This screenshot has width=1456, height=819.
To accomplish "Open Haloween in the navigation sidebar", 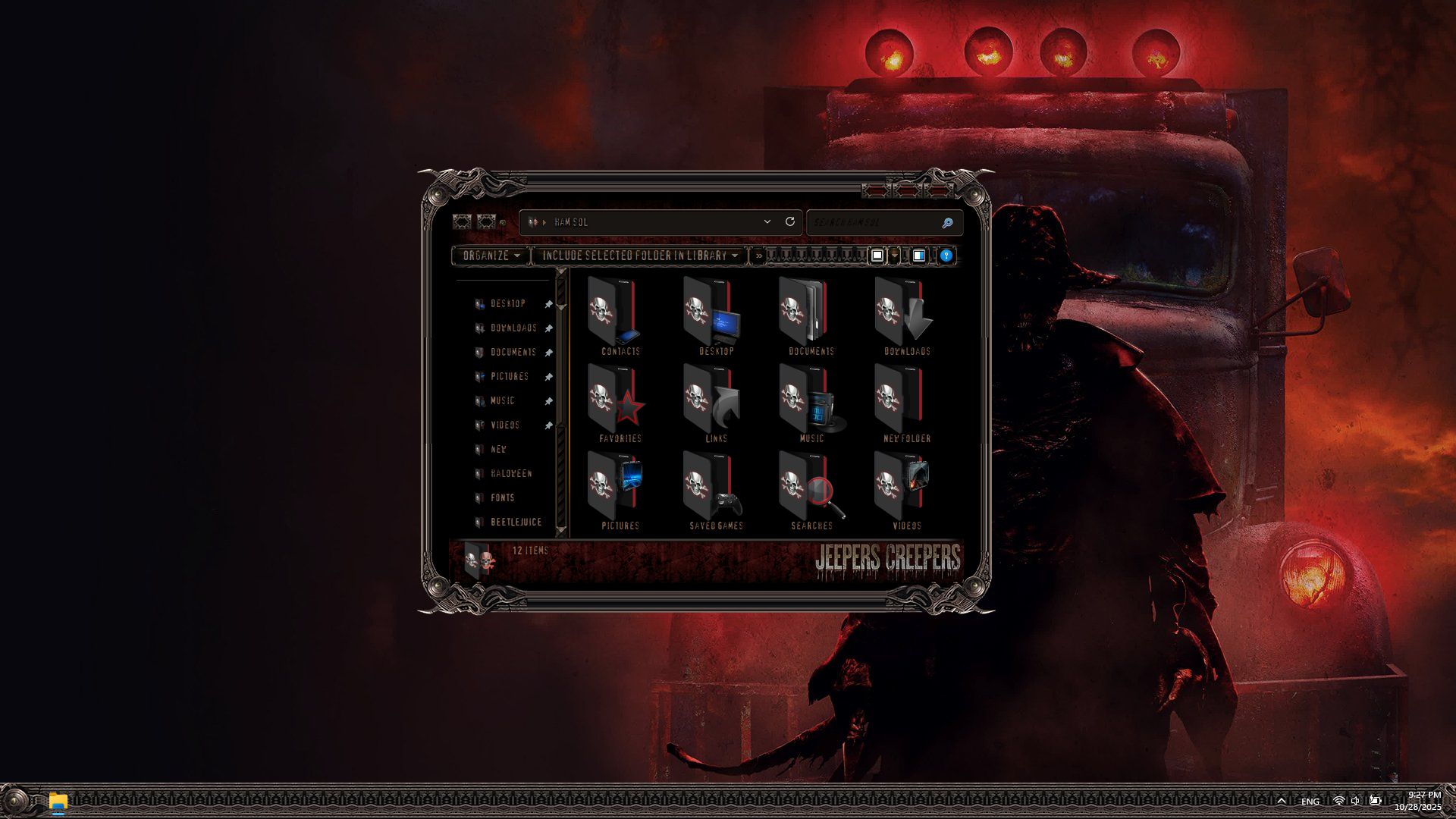I will (x=510, y=474).
